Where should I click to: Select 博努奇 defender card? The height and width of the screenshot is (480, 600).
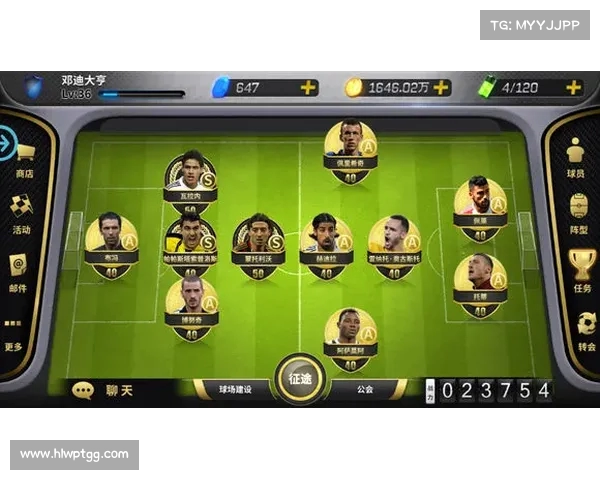click(190, 306)
